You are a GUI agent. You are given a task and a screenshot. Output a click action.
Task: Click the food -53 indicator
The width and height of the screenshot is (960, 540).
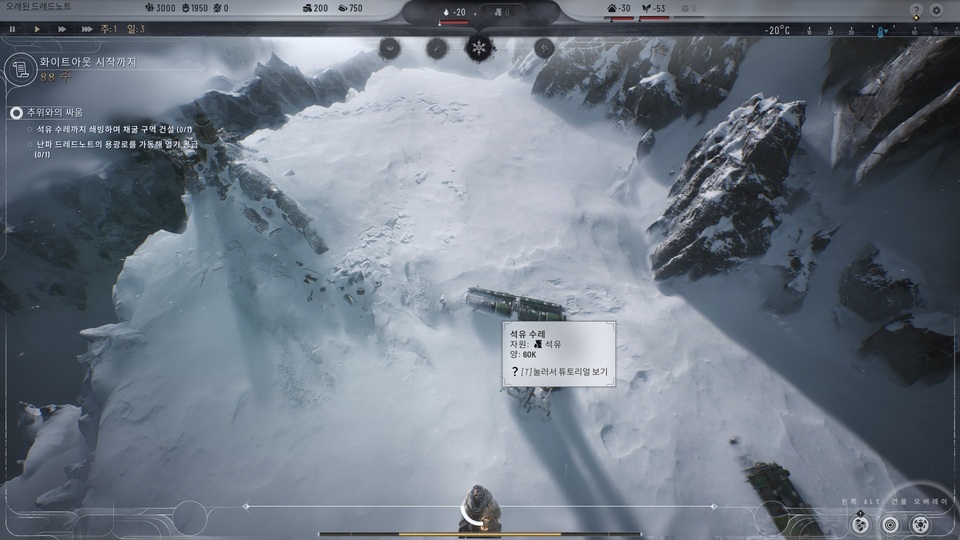coord(653,9)
